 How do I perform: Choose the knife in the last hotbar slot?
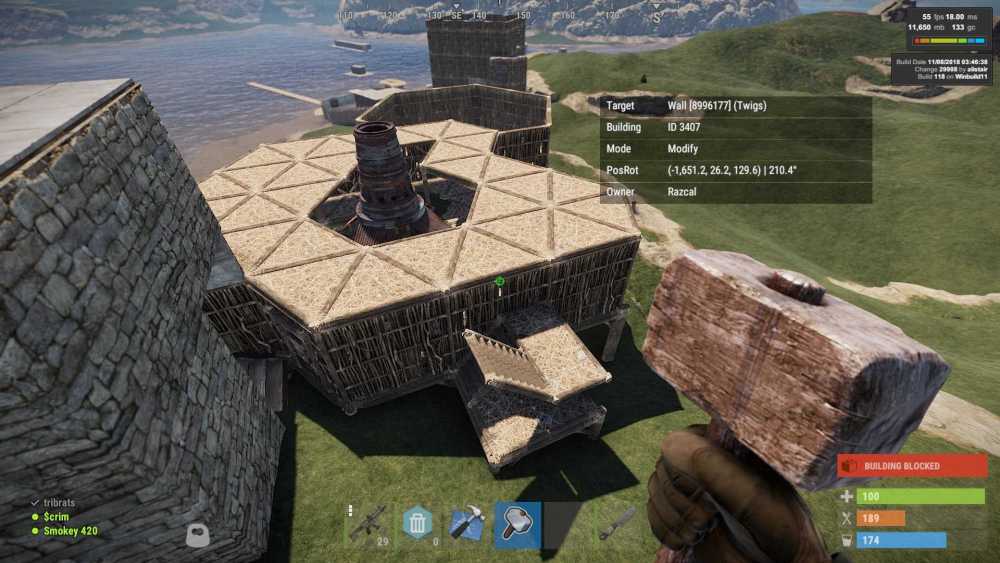618,524
